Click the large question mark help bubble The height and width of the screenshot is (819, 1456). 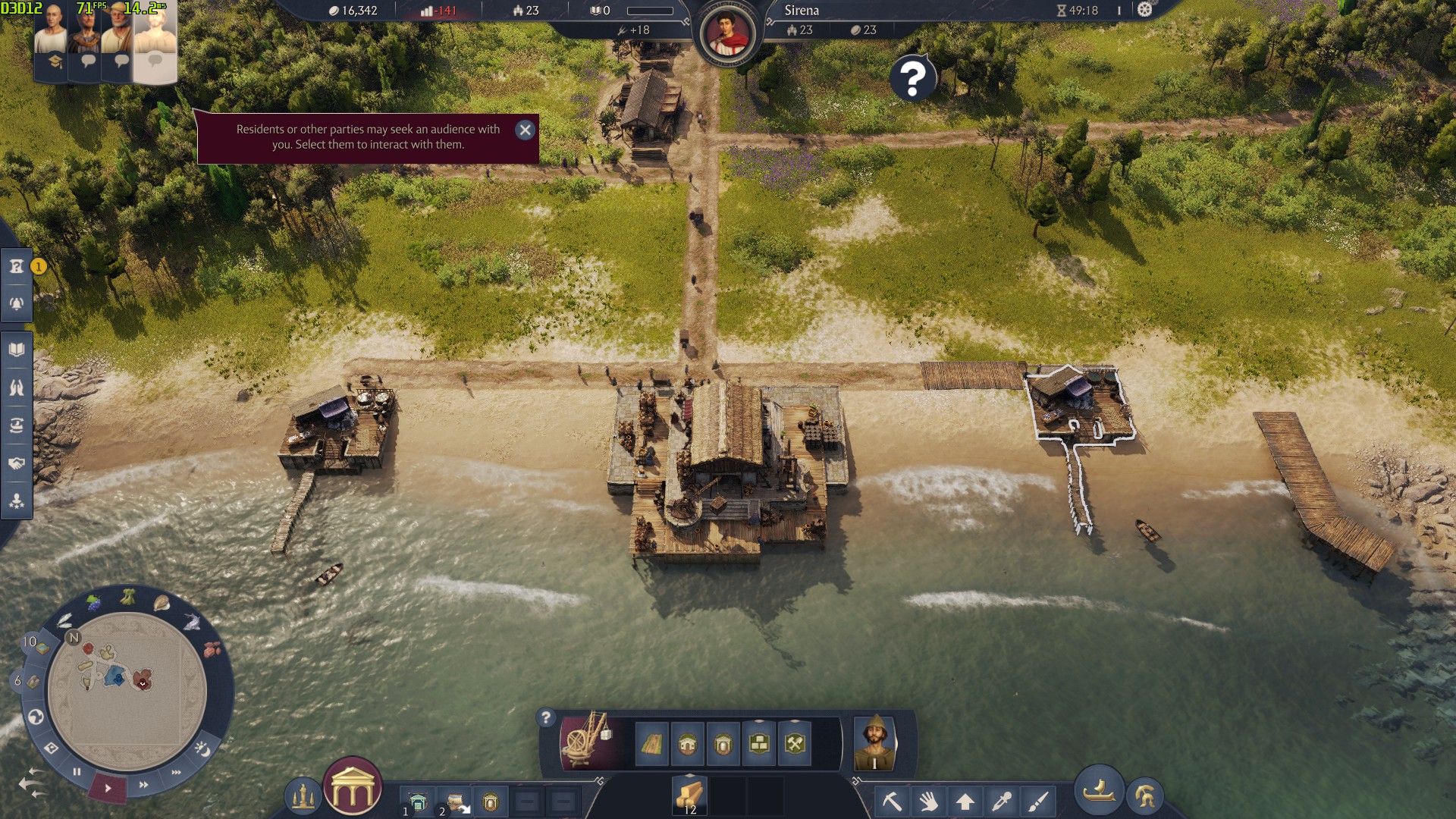(913, 77)
